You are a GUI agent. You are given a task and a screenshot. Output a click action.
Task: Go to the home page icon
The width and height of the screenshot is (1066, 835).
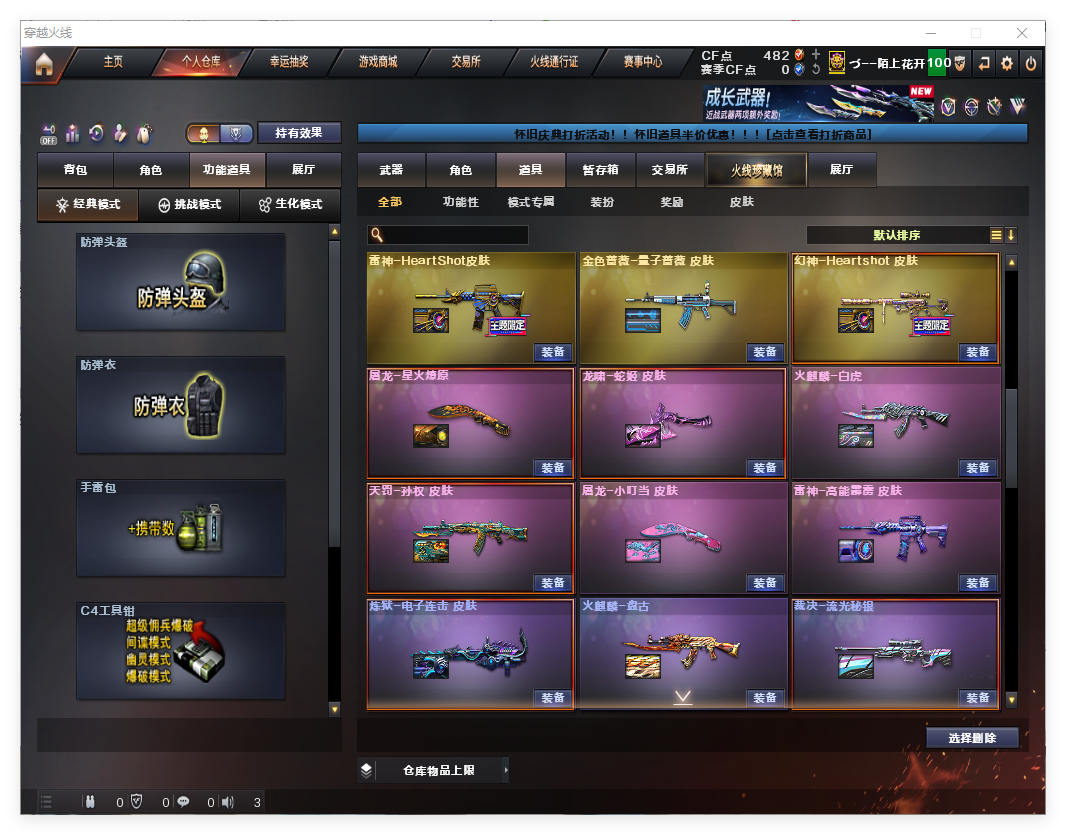(43, 64)
